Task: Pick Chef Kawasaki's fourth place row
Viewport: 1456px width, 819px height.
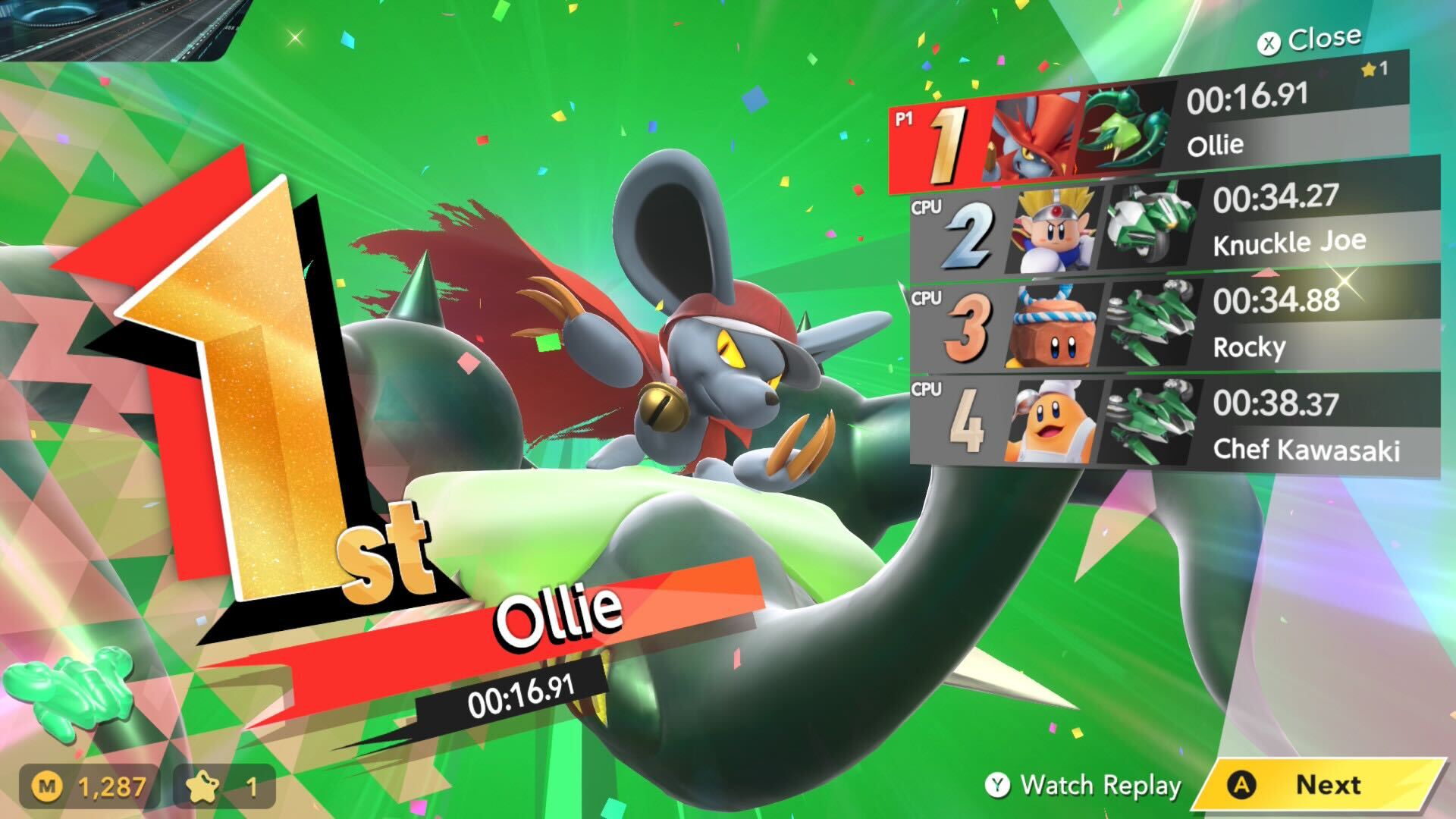Action: 1174,423
